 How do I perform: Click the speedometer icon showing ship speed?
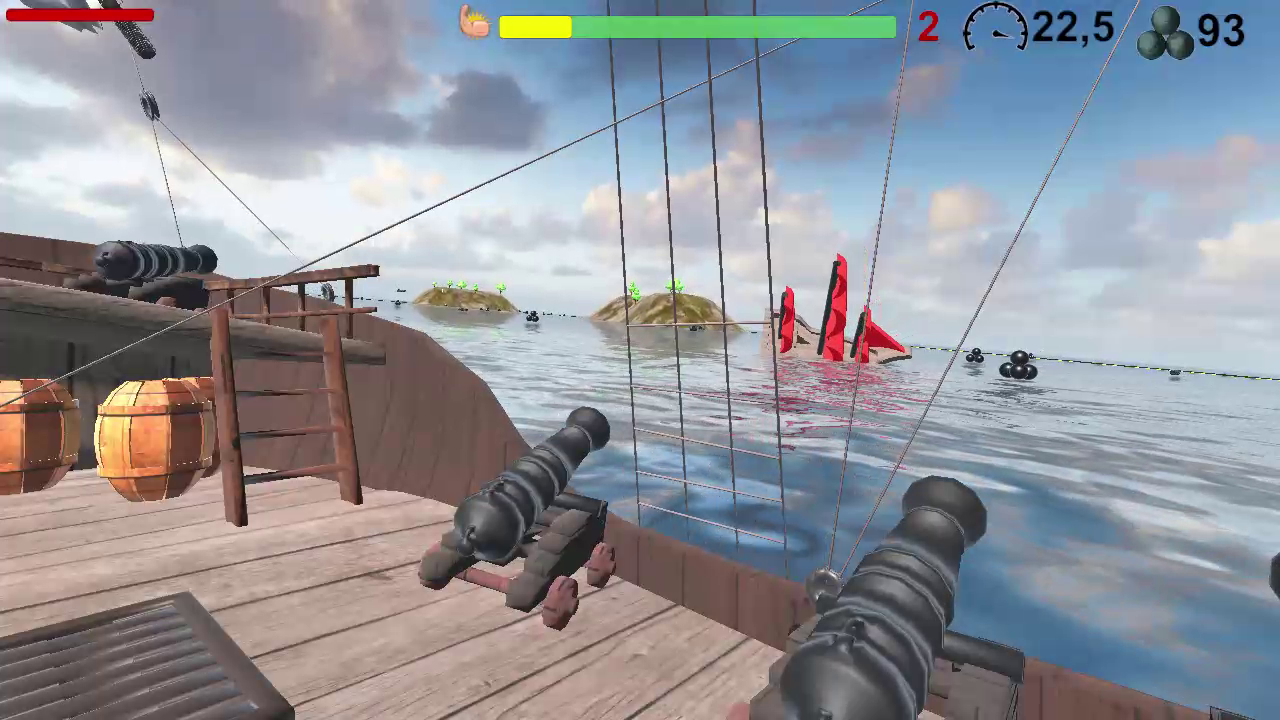[993, 30]
